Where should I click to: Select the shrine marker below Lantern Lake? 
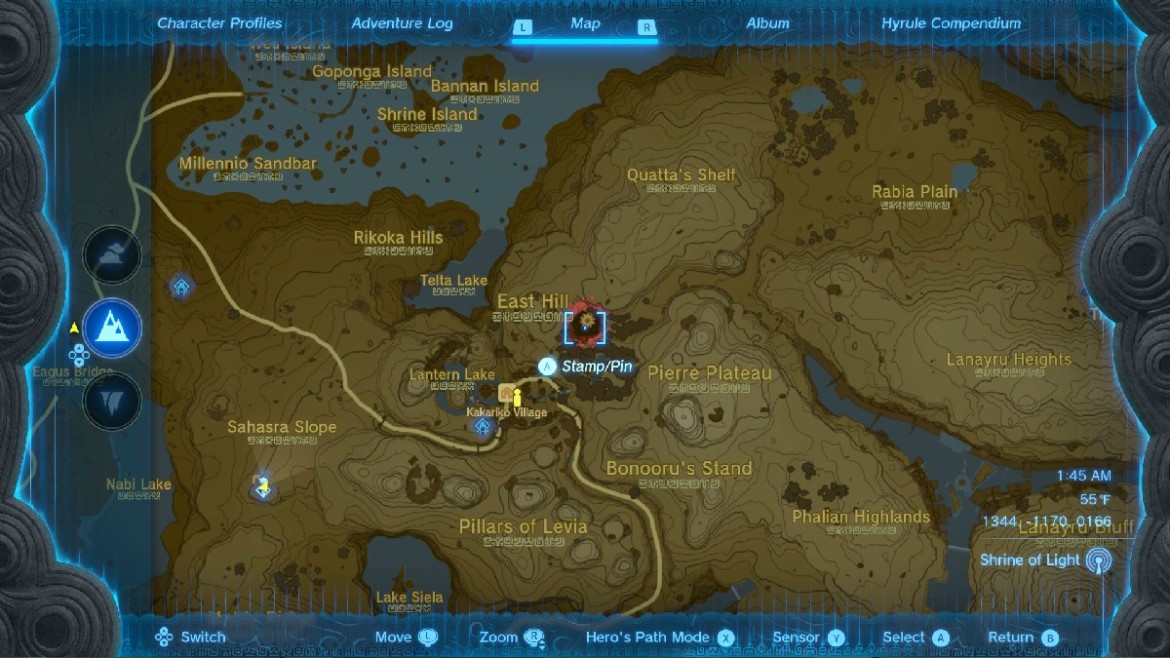pyautogui.click(x=483, y=427)
